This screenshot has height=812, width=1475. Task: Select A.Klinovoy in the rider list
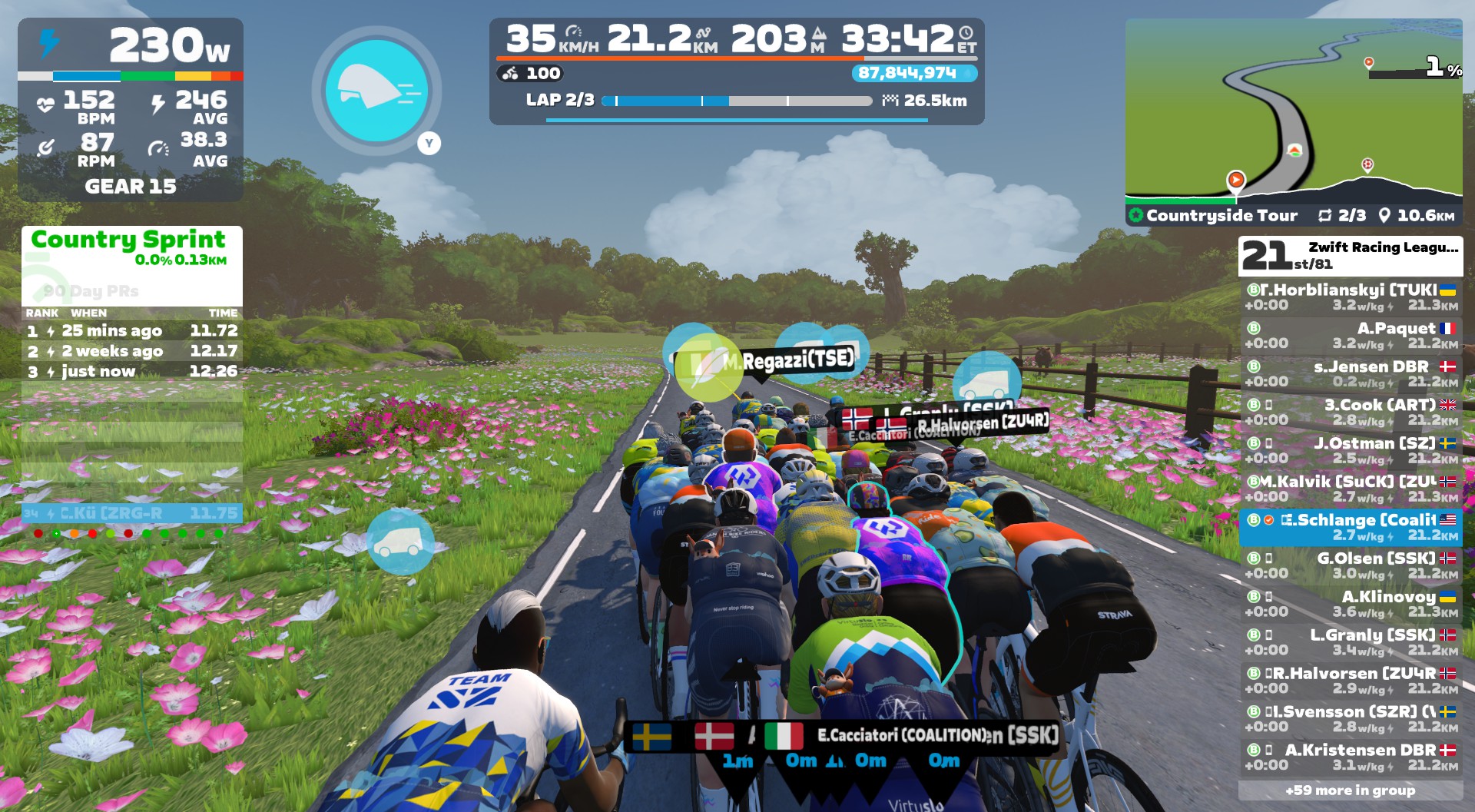[1350, 605]
